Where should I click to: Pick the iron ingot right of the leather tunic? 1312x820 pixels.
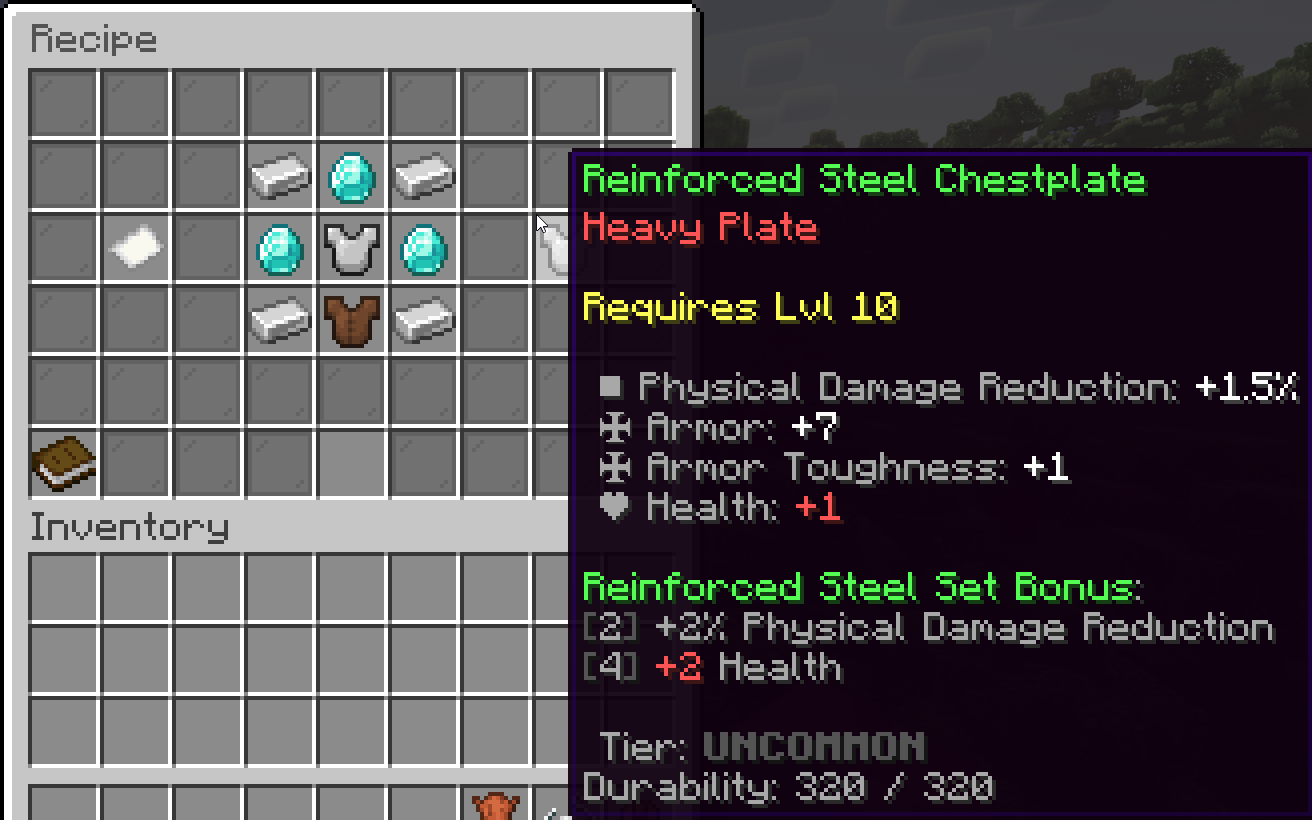(423, 319)
